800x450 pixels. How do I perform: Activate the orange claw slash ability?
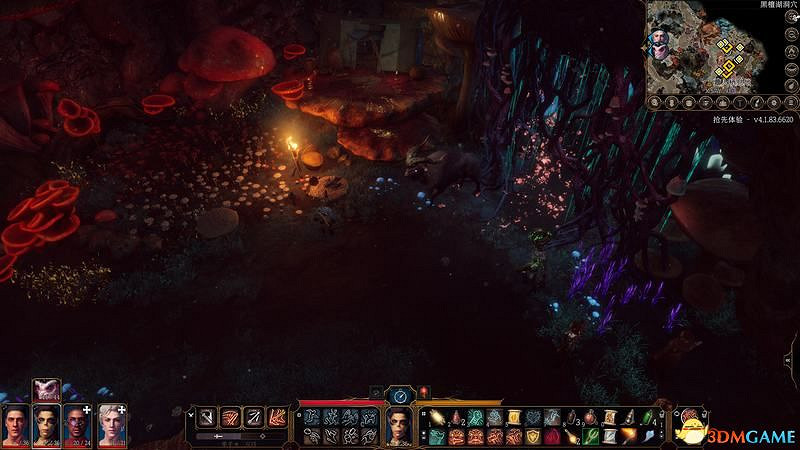230,417
